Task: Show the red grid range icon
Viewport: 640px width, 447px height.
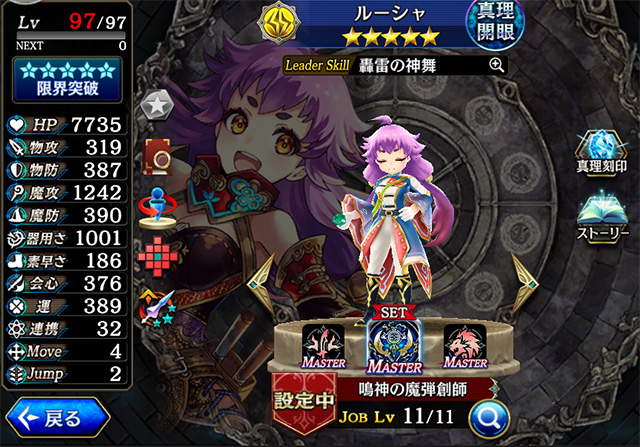Action: [155, 252]
